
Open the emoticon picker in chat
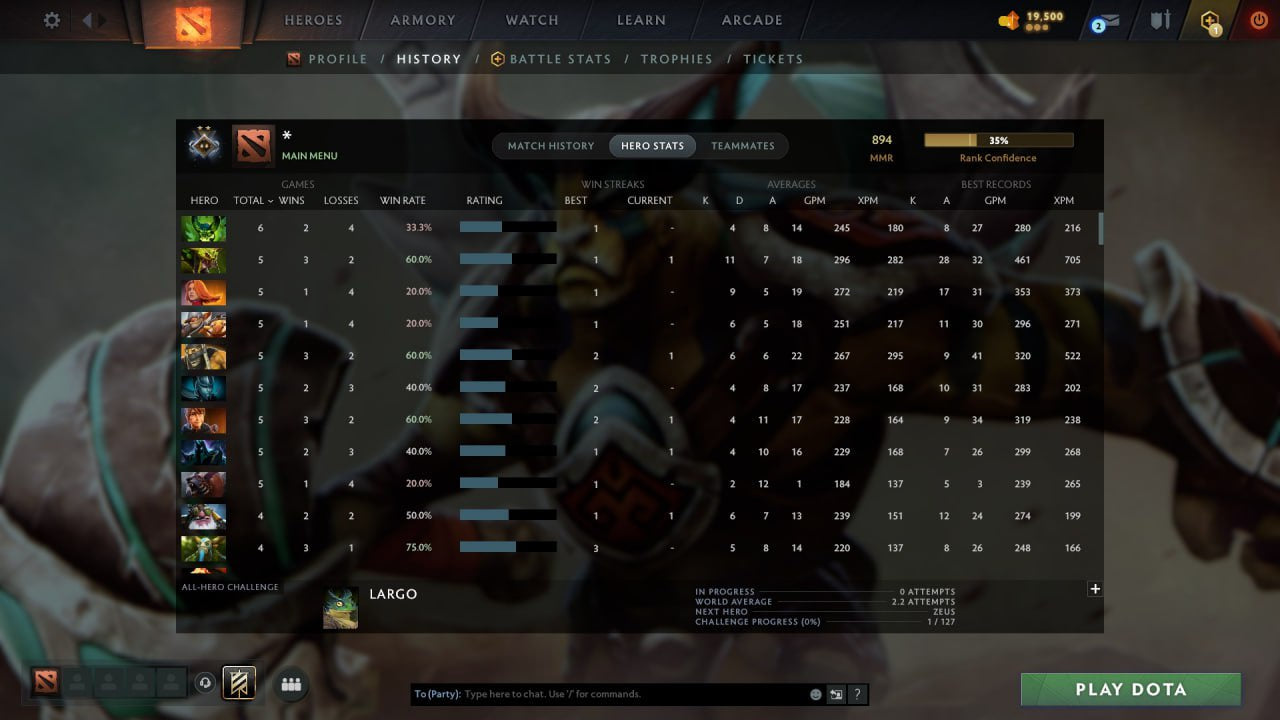pyautogui.click(x=815, y=693)
